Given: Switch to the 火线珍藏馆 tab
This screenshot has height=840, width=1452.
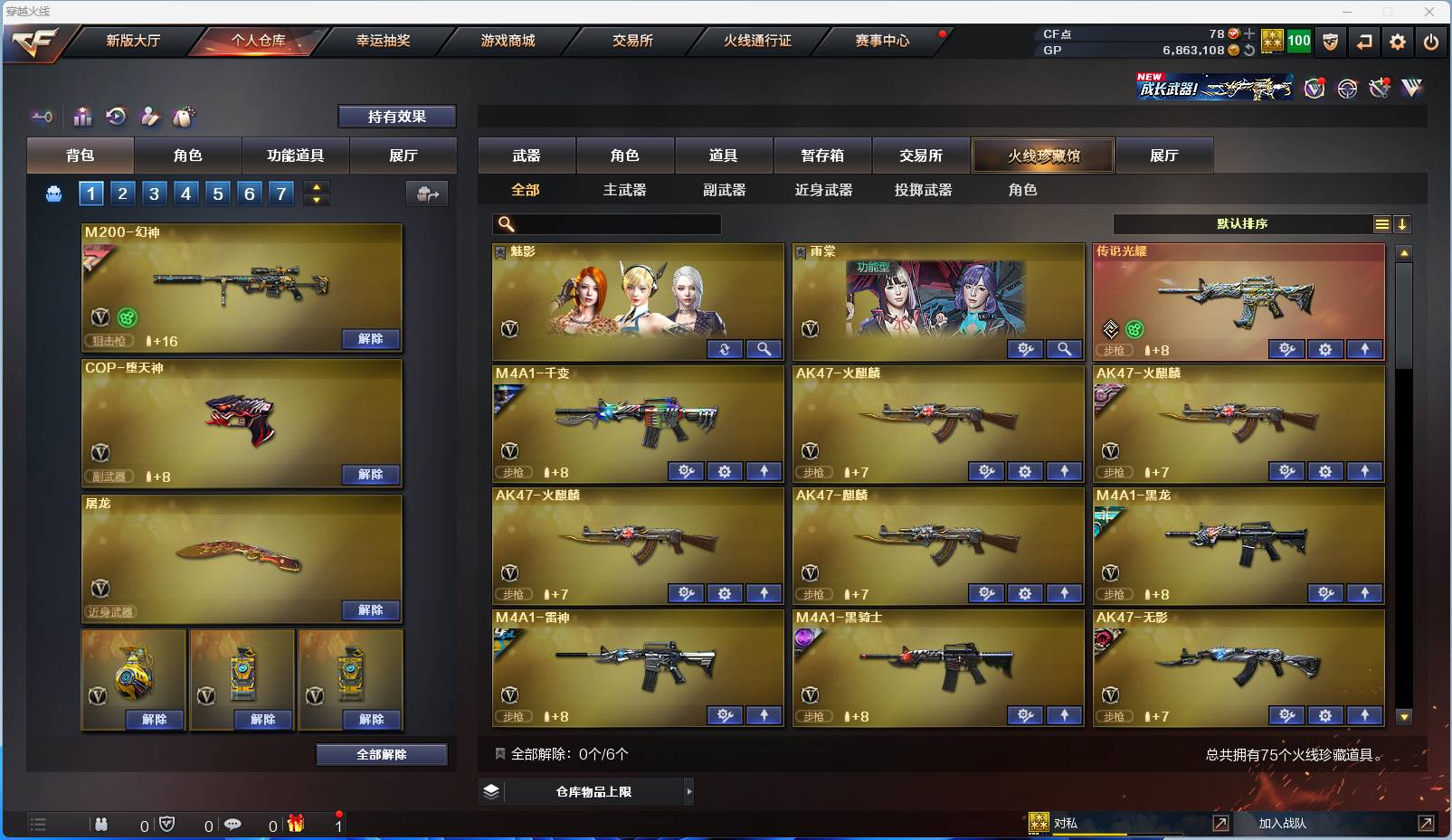Looking at the screenshot, I should point(1043,155).
